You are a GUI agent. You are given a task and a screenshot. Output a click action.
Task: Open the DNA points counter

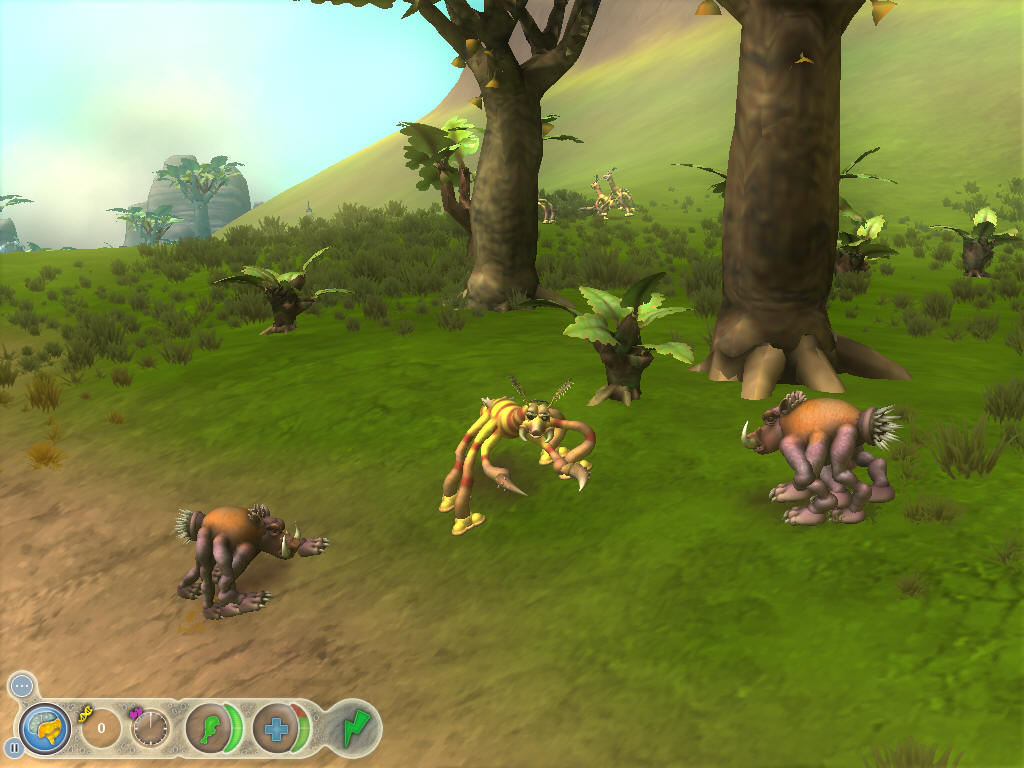tap(100, 728)
